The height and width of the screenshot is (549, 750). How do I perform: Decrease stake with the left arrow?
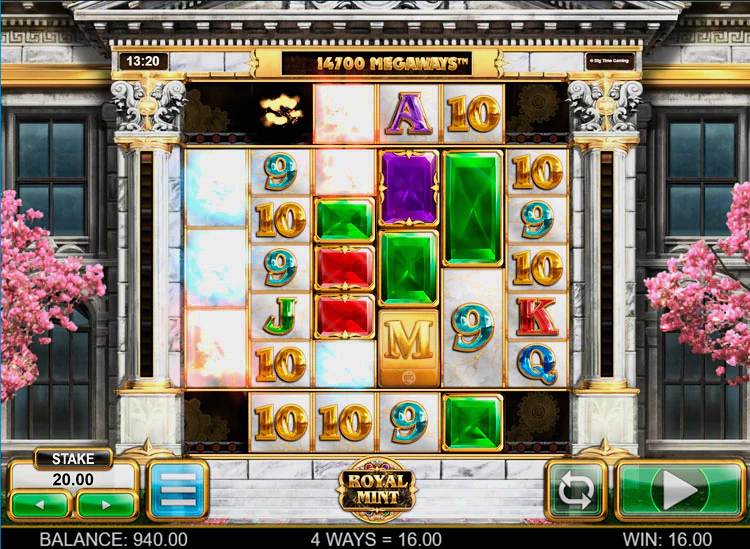pyautogui.click(x=41, y=503)
